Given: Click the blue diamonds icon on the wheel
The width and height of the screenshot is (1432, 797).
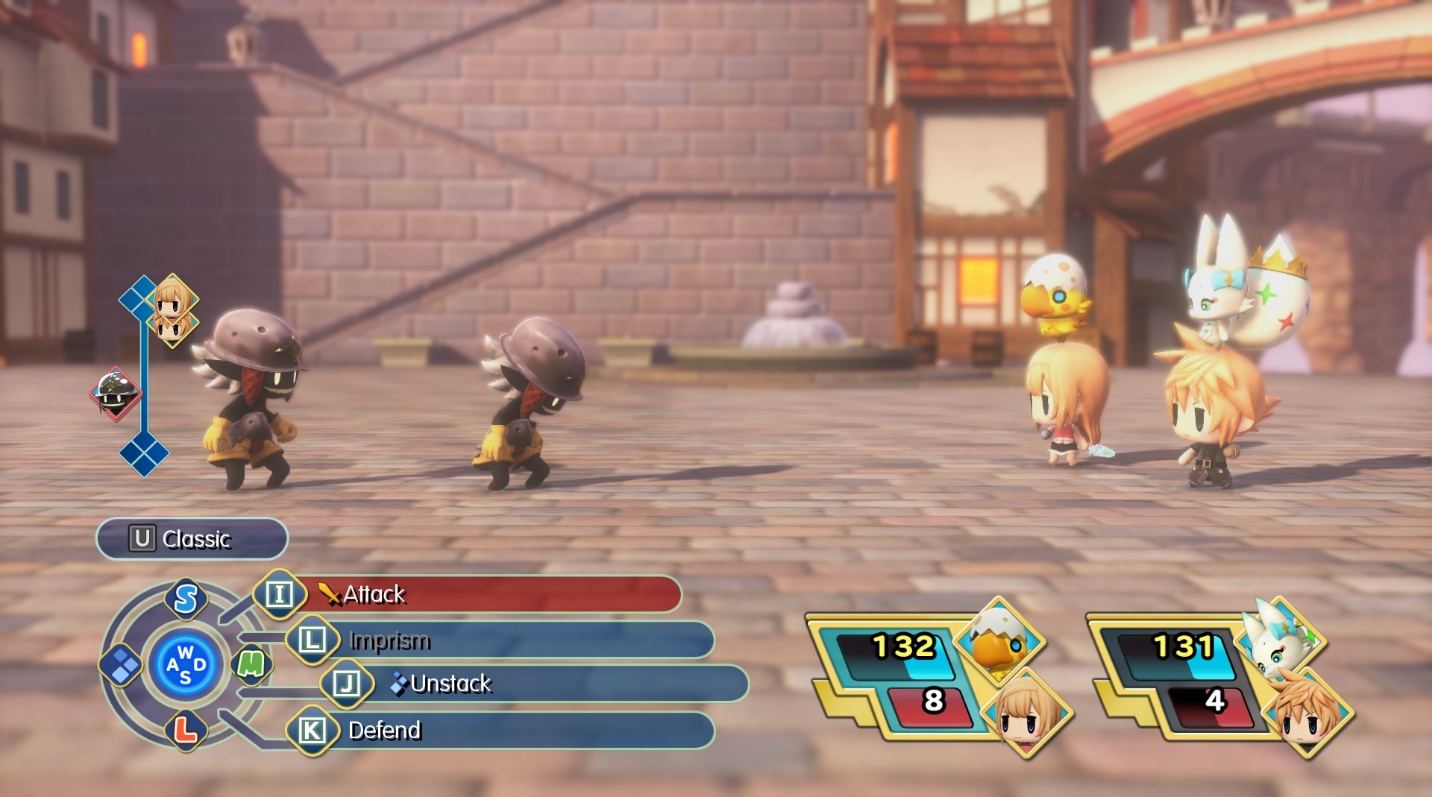Looking at the screenshot, I should pyautogui.click(x=121, y=665).
